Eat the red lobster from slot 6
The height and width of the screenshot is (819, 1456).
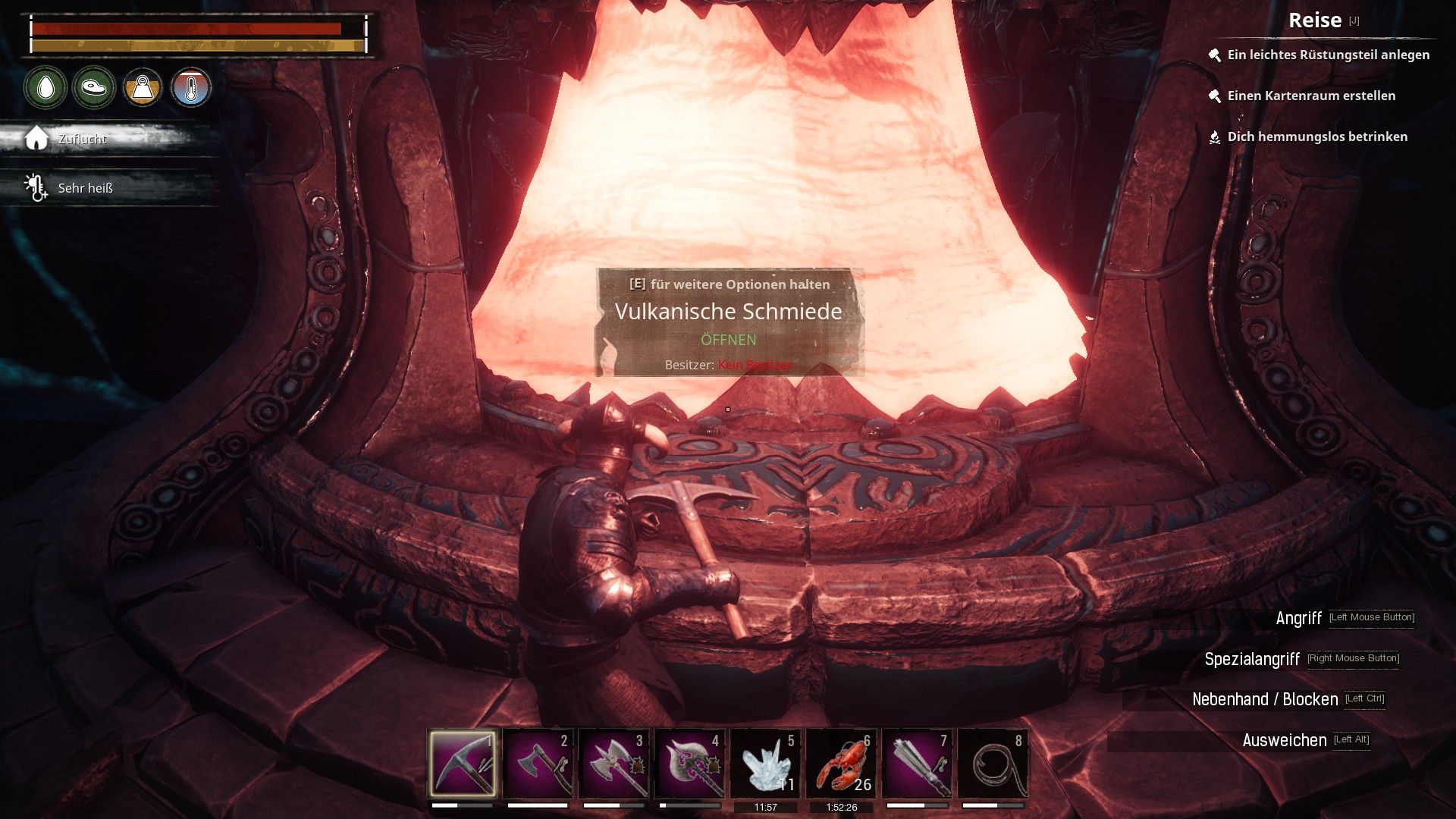tap(841, 763)
